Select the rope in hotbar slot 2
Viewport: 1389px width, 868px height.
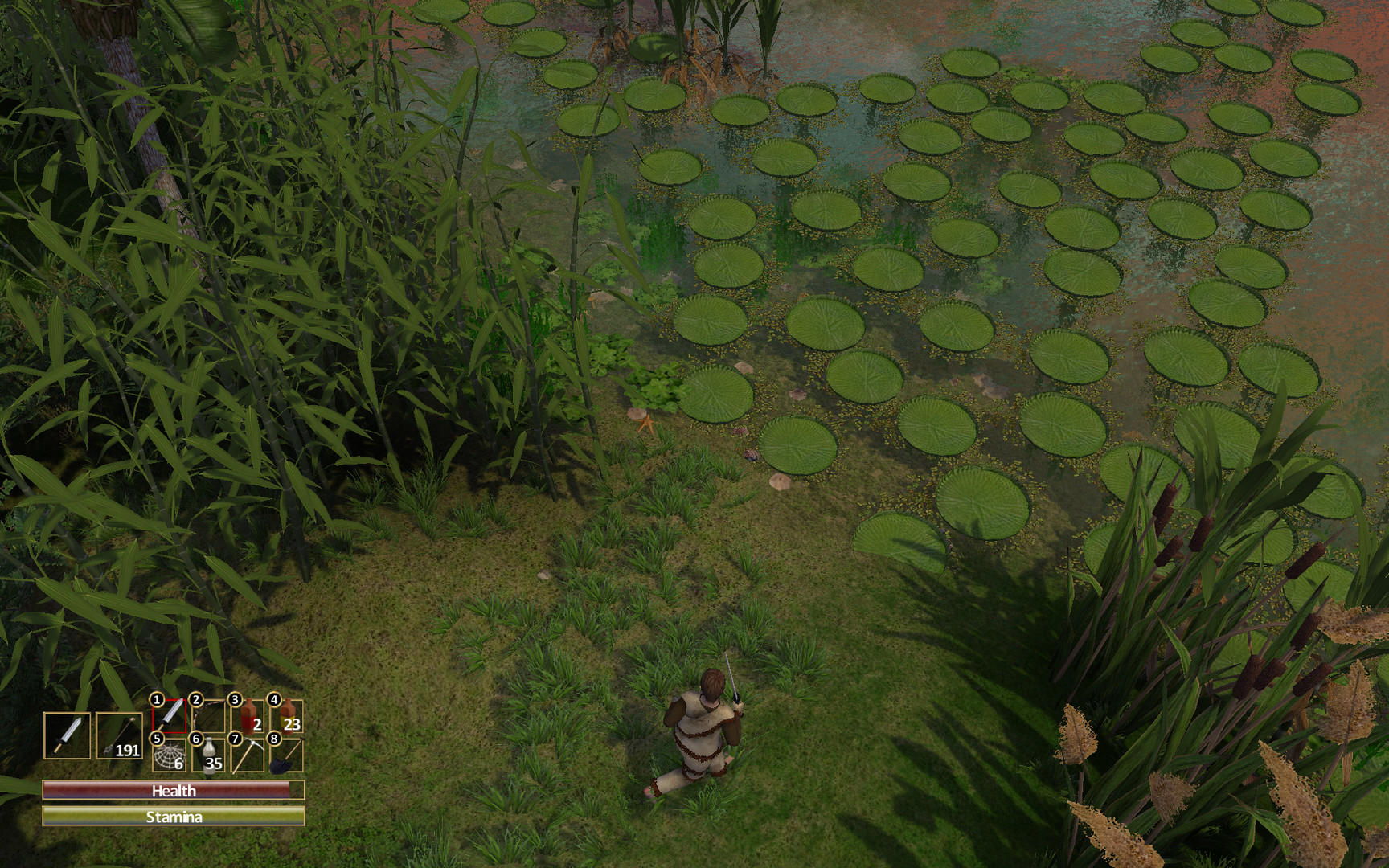207,715
